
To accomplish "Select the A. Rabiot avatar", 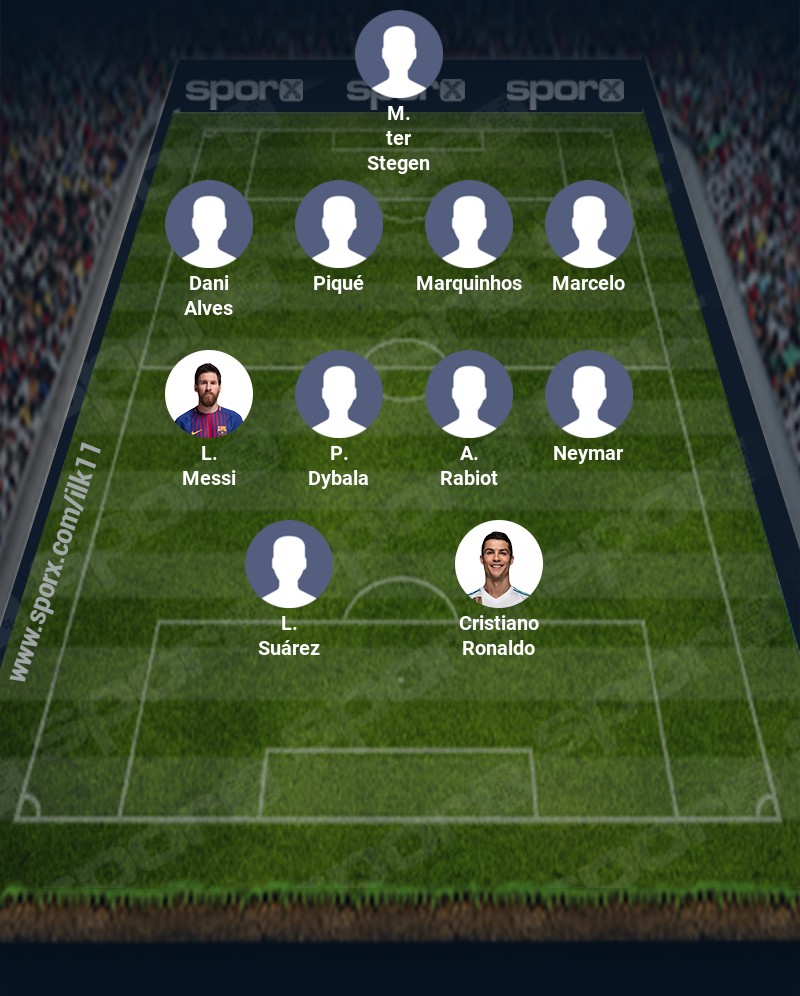I will tap(469, 394).
